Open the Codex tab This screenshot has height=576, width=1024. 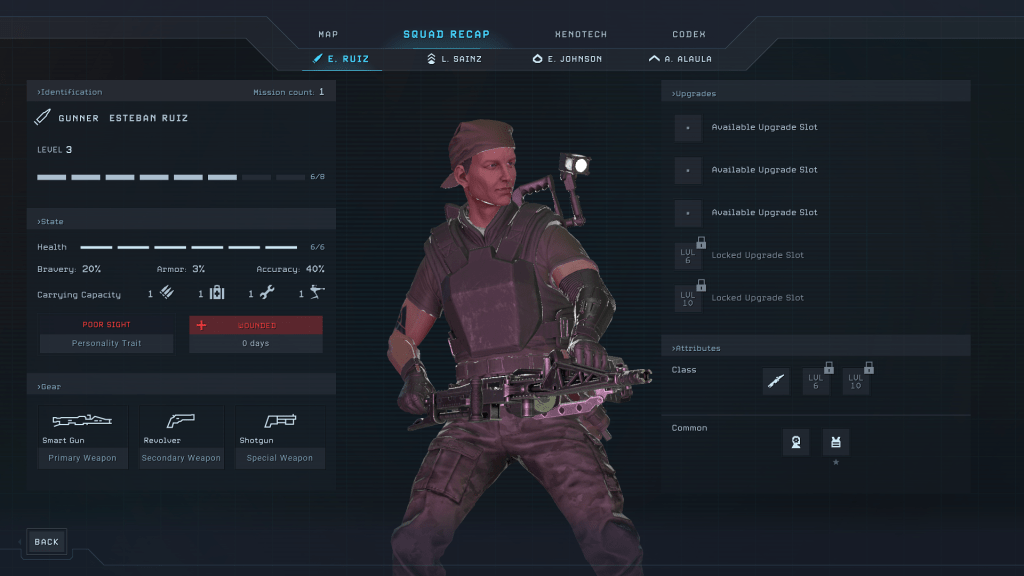pos(689,34)
